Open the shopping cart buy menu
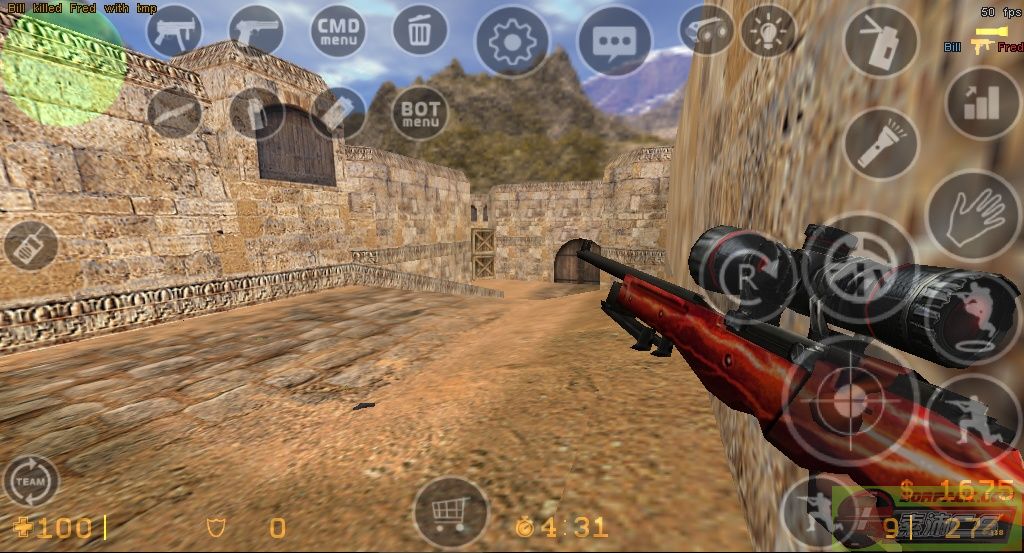This screenshot has width=1024, height=553. 450,512
